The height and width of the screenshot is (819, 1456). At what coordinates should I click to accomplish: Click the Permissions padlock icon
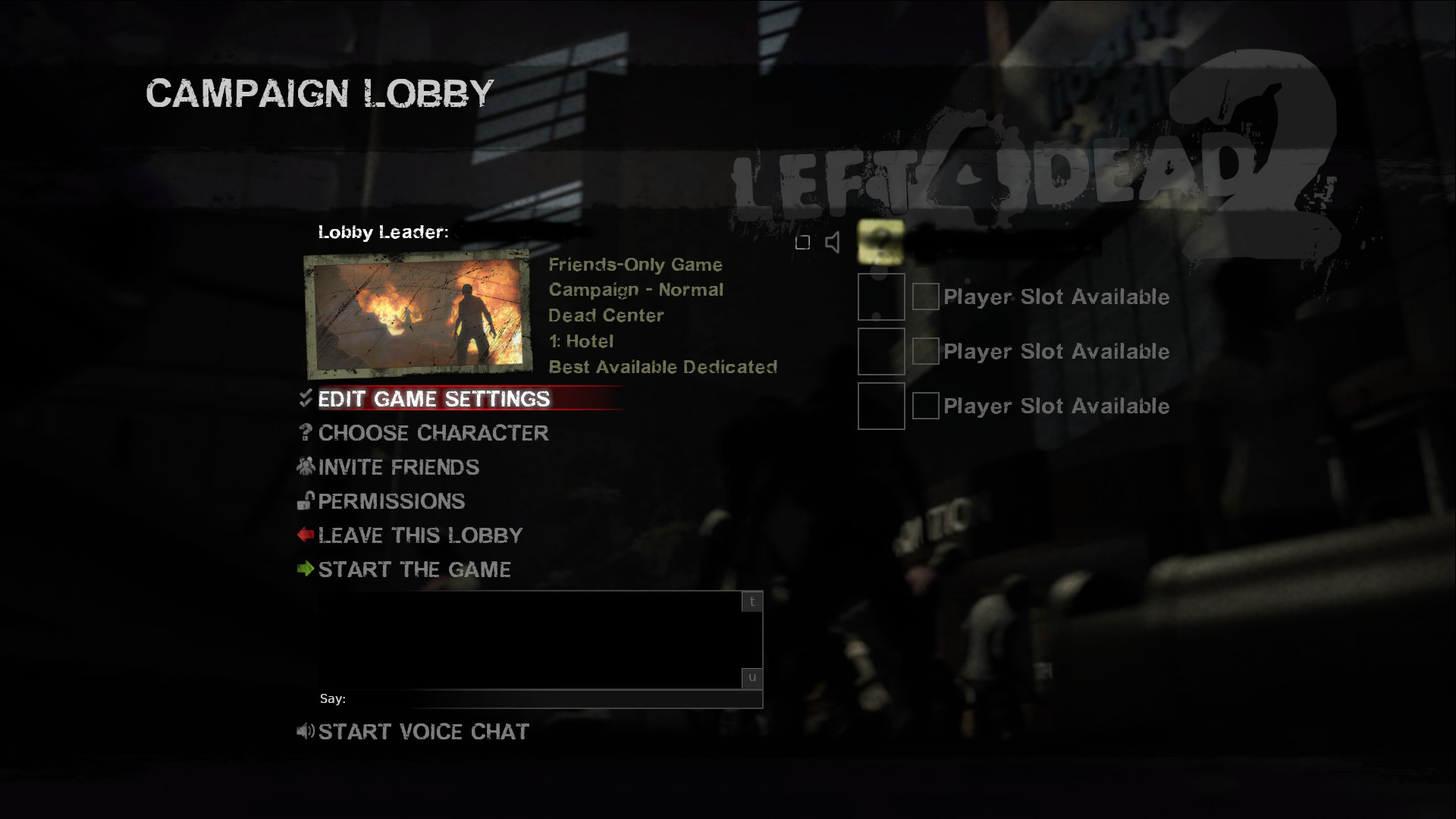click(306, 500)
